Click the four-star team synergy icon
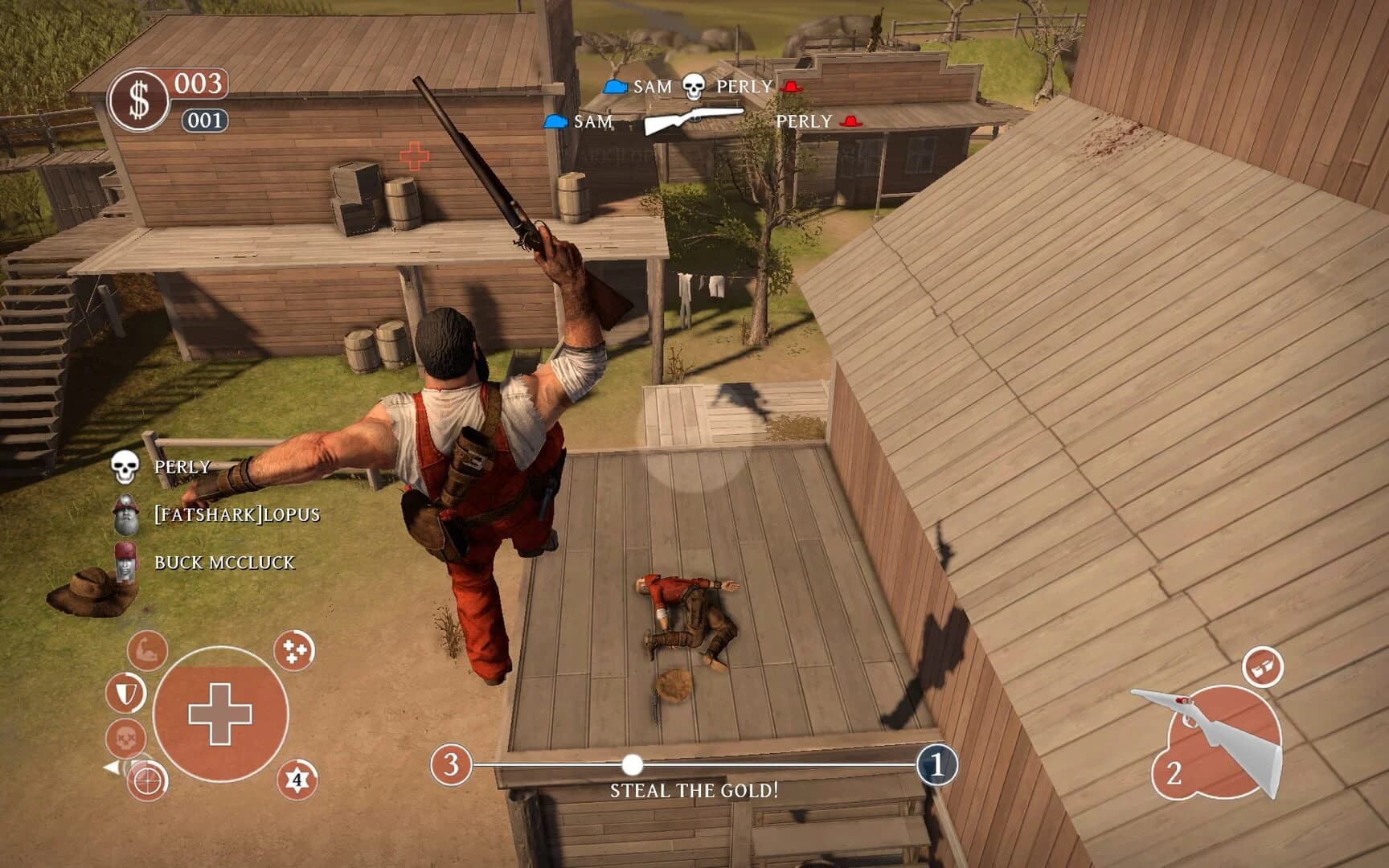The image size is (1389, 868). [294, 651]
